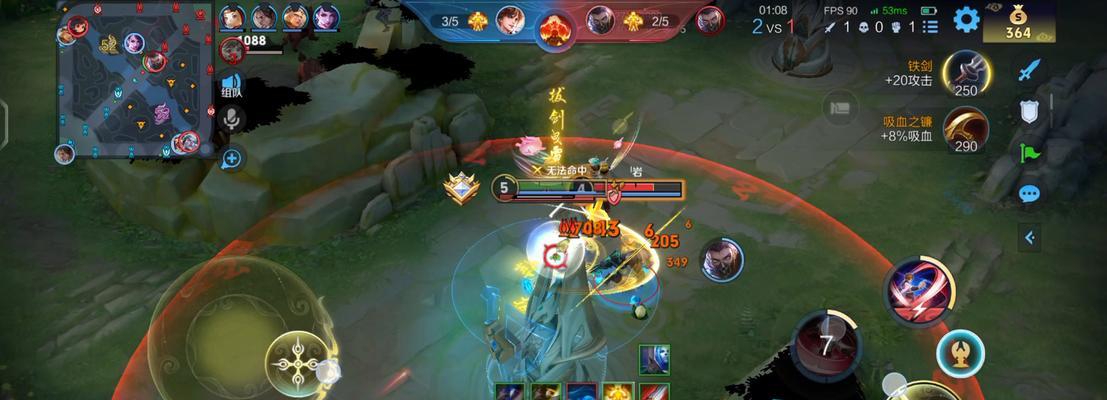Tap the minimap

130,81
